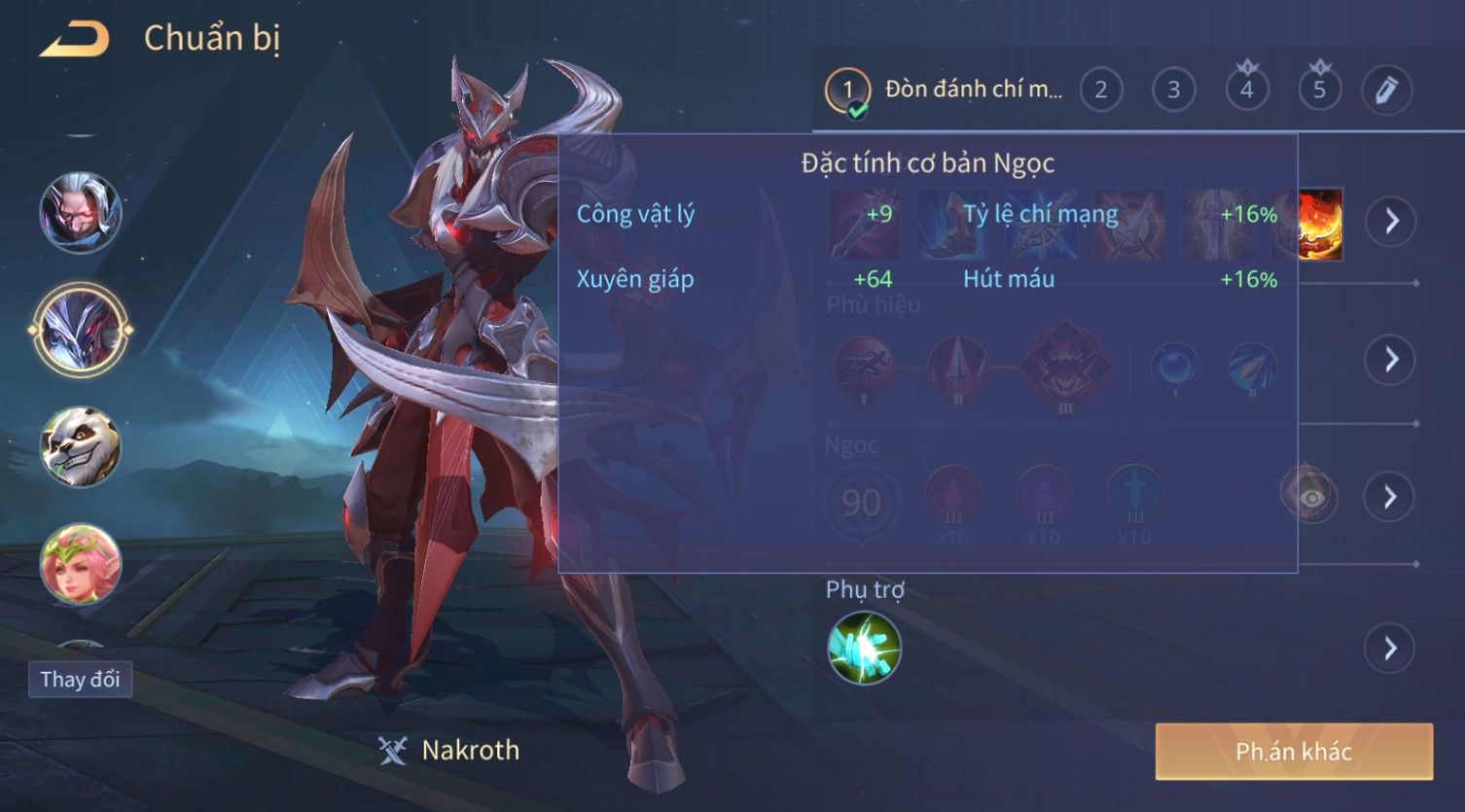Toggle the eye icon for Ngọc stats

pos(1310,497)
